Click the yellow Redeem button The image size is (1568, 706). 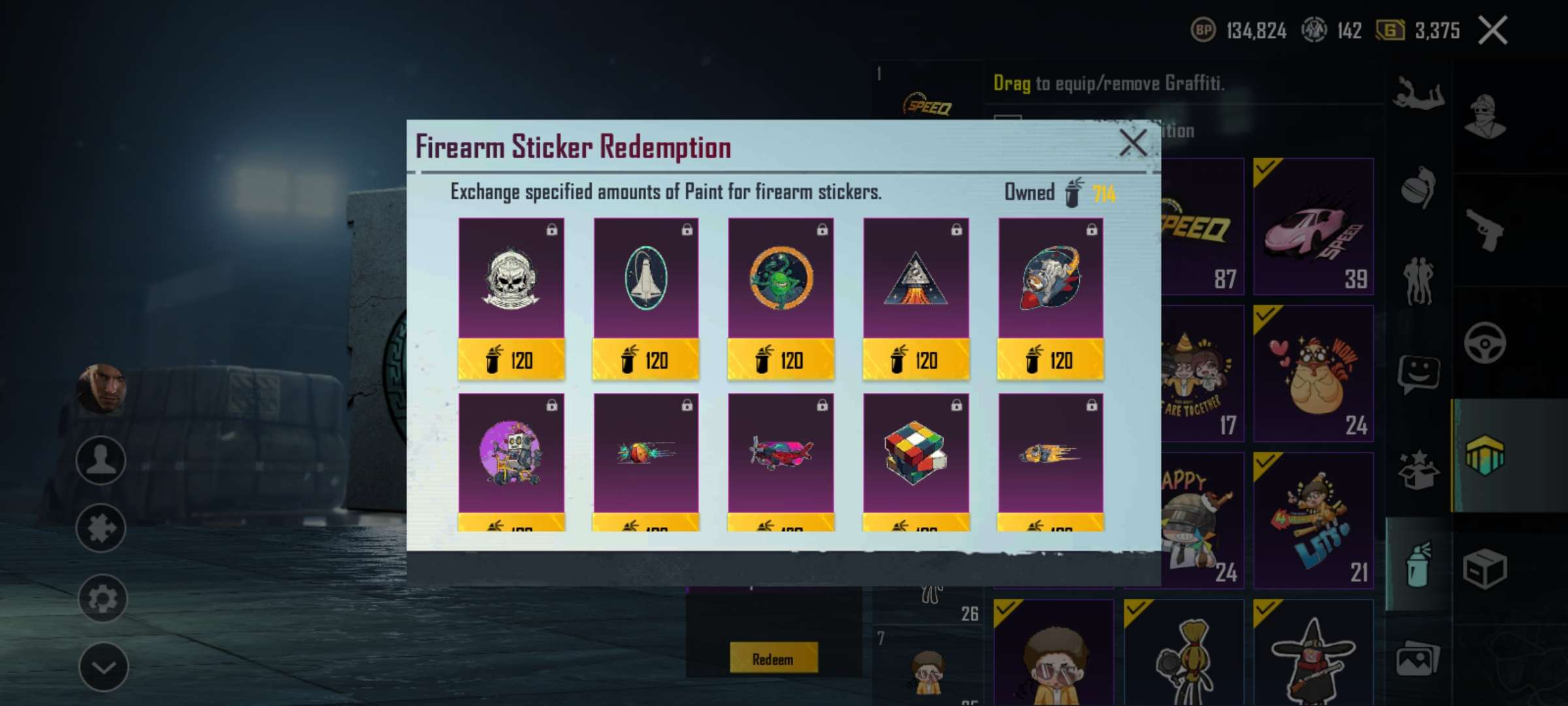773,658
